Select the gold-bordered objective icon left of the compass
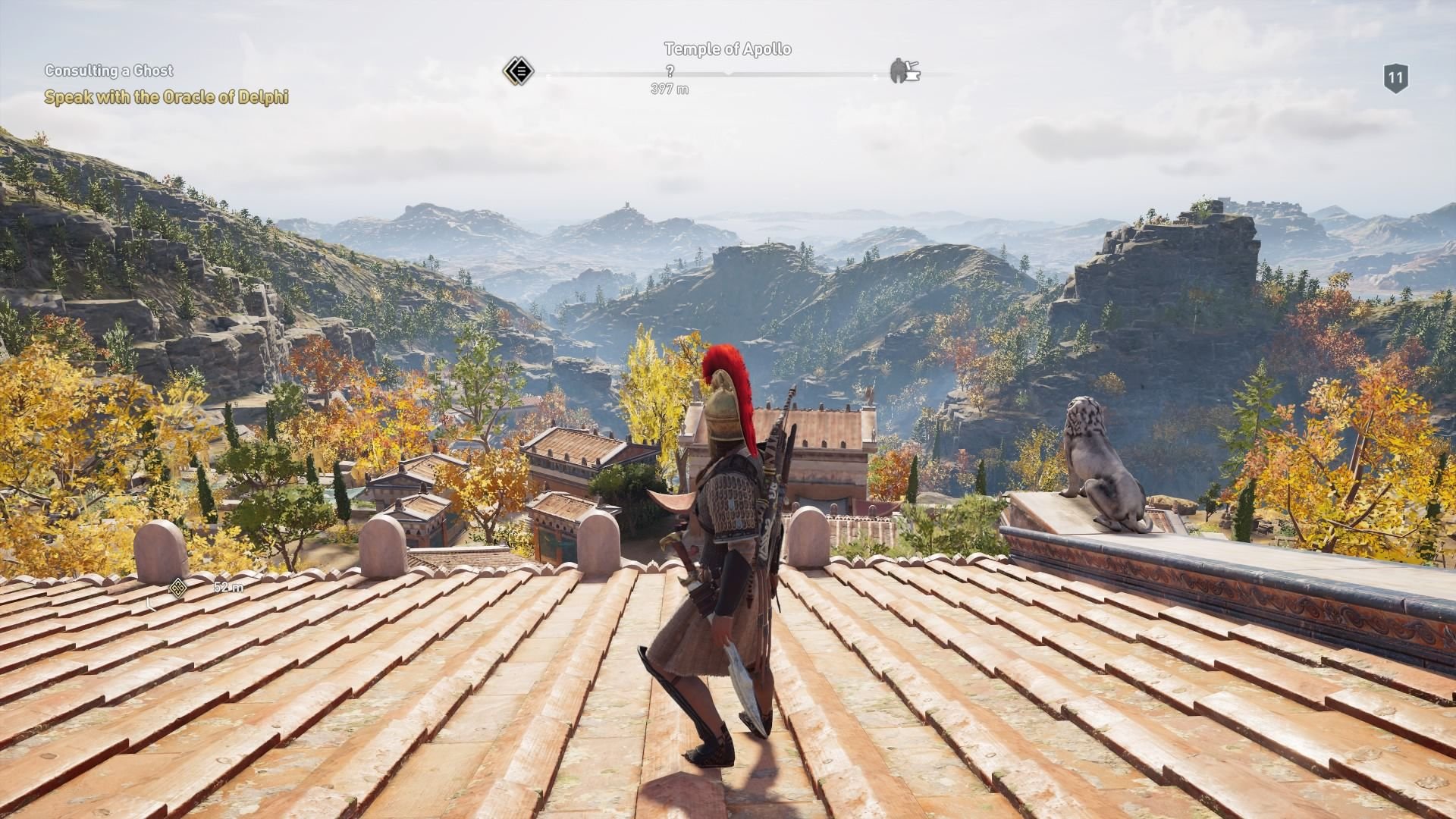The width and height of the screenshot is (1456, 819). click(519, 72)
